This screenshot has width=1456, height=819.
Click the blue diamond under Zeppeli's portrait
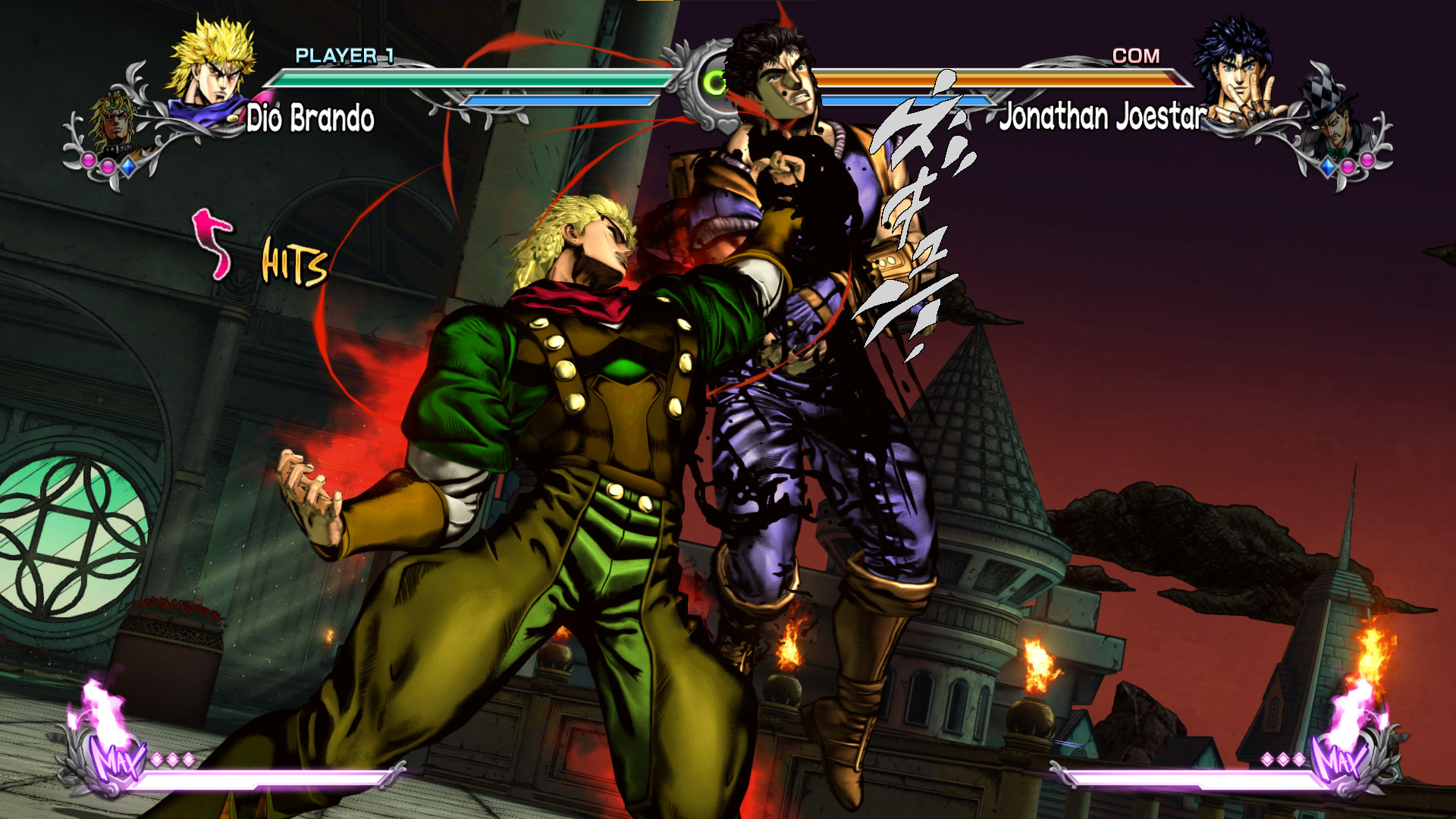coord(1329,165)
